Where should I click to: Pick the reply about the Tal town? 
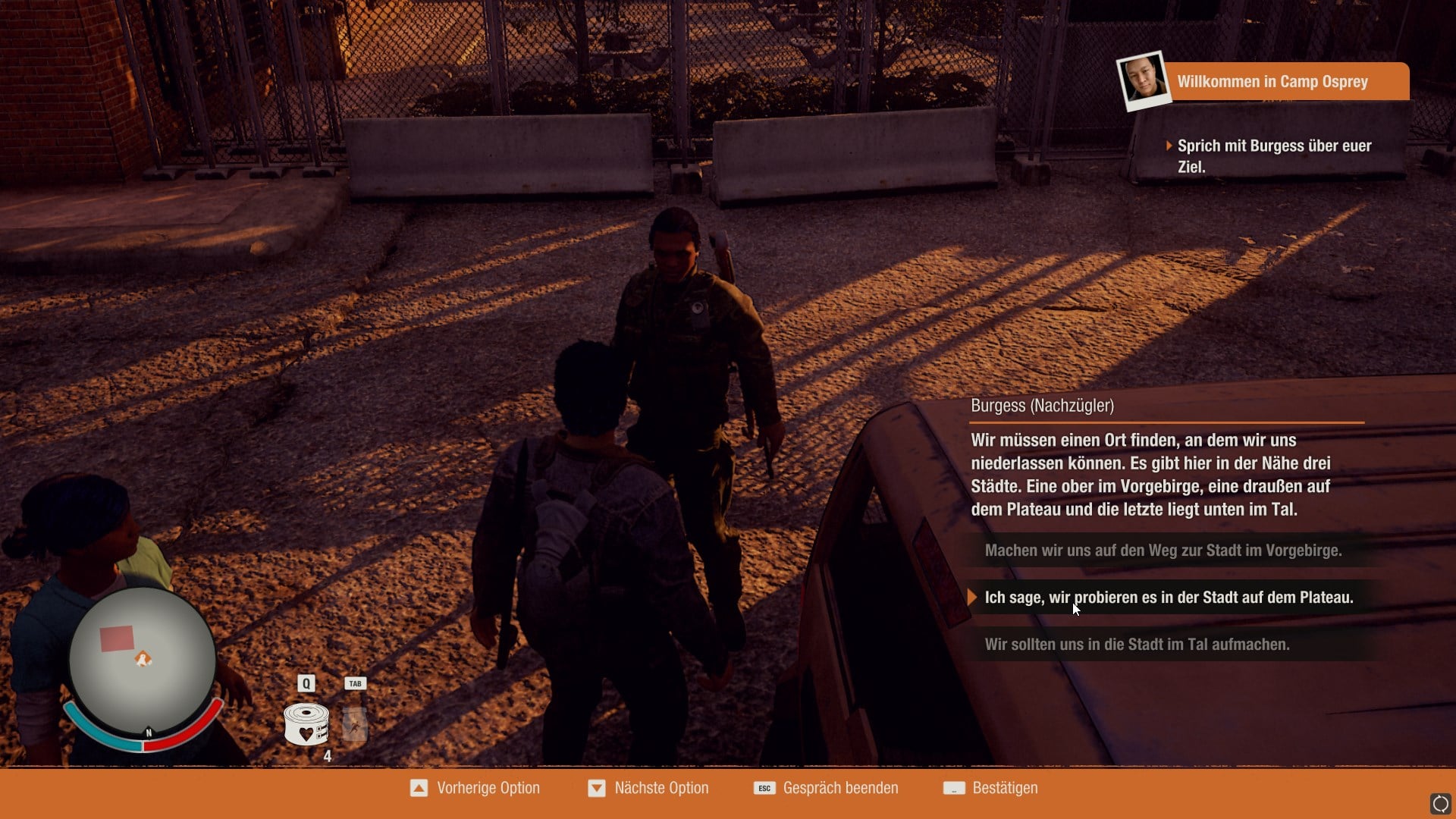1136,645
